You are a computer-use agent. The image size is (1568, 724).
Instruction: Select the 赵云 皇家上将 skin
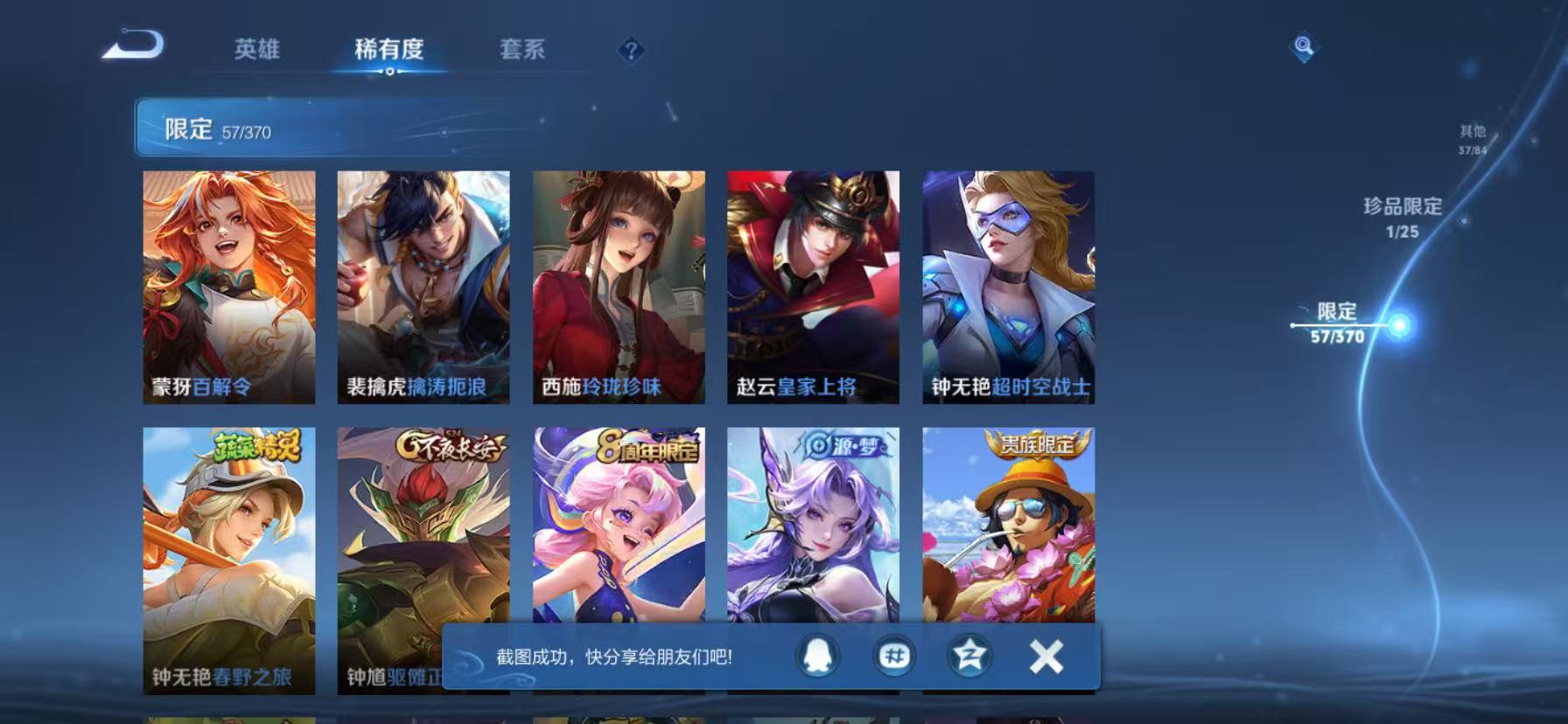(x=812, y=284)
